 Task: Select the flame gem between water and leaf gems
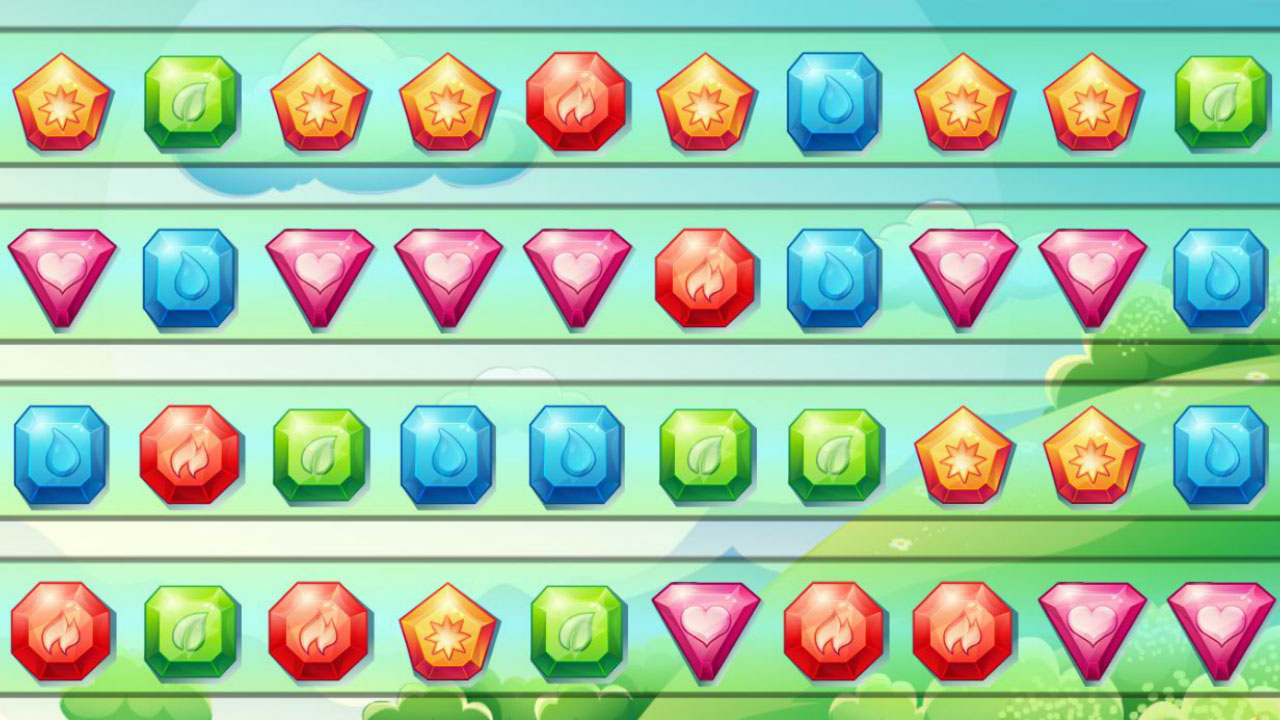(x=191, y=454)
